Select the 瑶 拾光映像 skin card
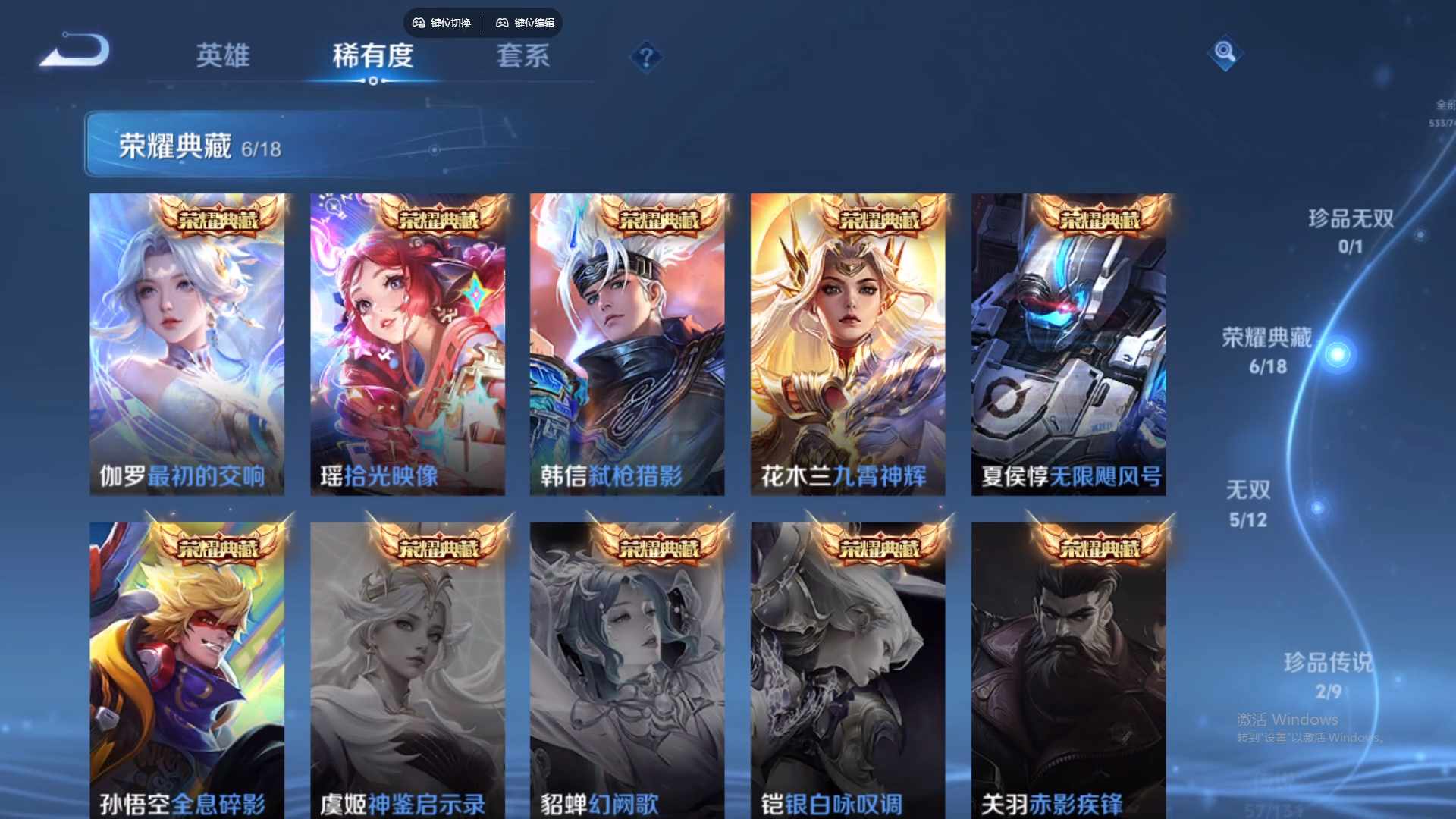The height and width of the screenshot is (819, 1456). 408,343
